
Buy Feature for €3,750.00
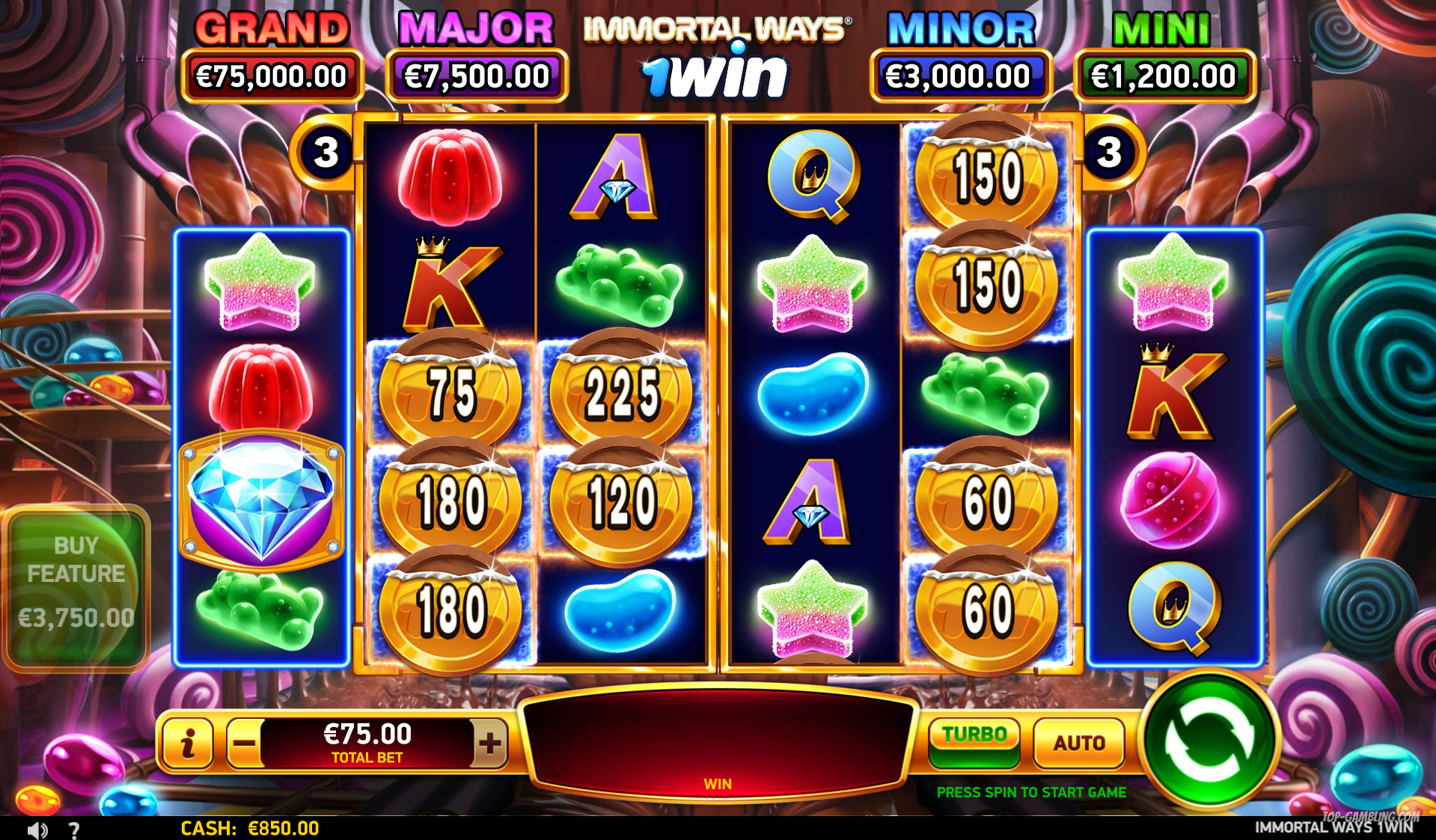tap(76, 588)
